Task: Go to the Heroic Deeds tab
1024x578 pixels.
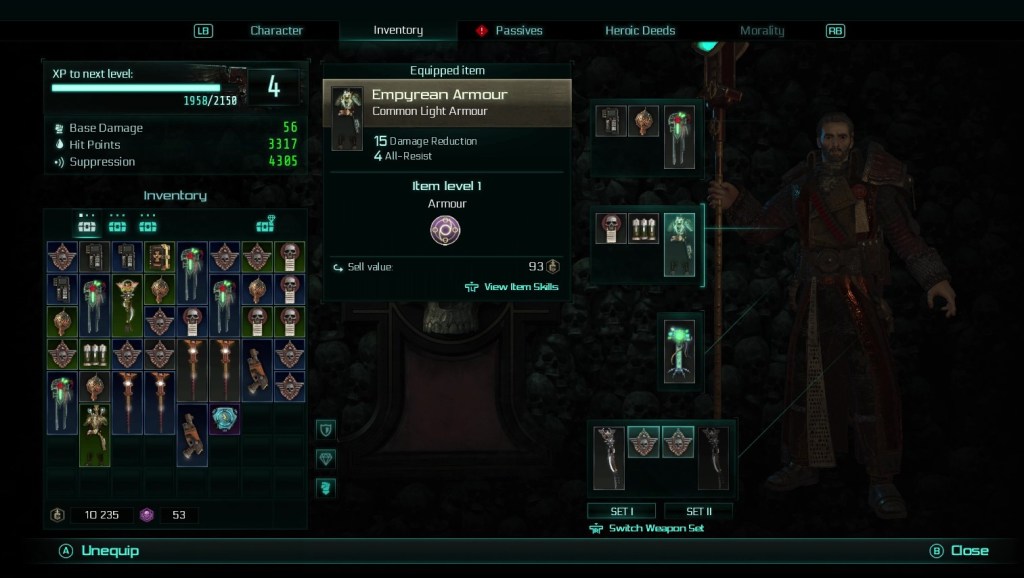Action: (640, 31)
